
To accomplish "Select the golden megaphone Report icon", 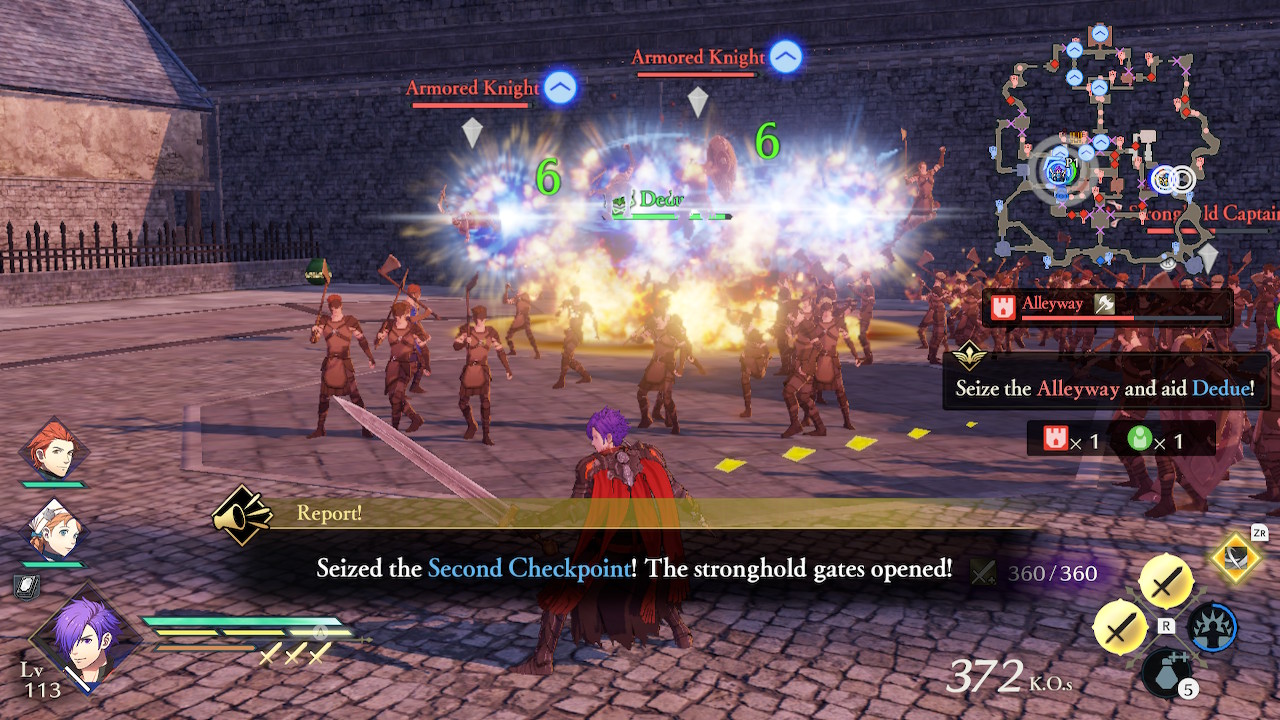I will (x=245, y=516).
